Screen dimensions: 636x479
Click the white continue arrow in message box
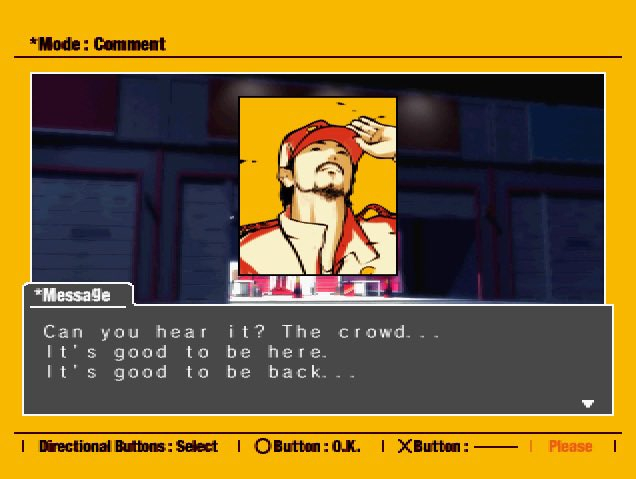pos(588,404)
